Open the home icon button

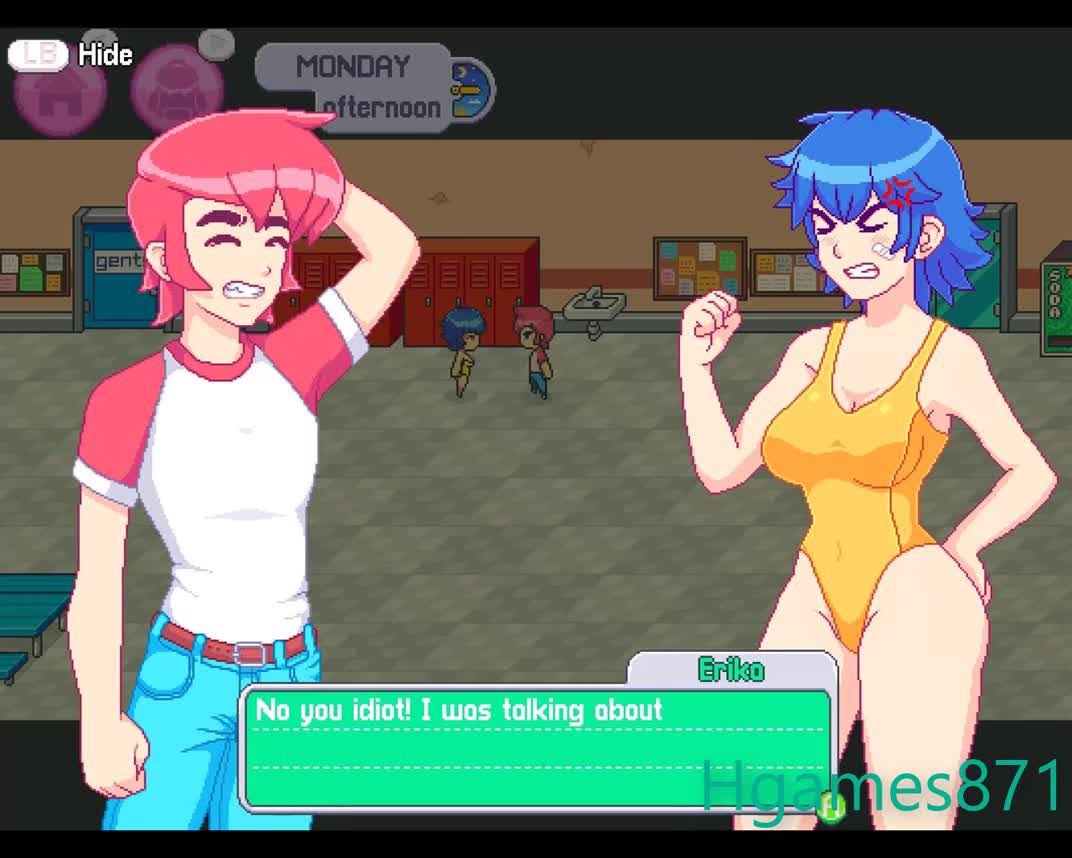click(x=60, y=93)
